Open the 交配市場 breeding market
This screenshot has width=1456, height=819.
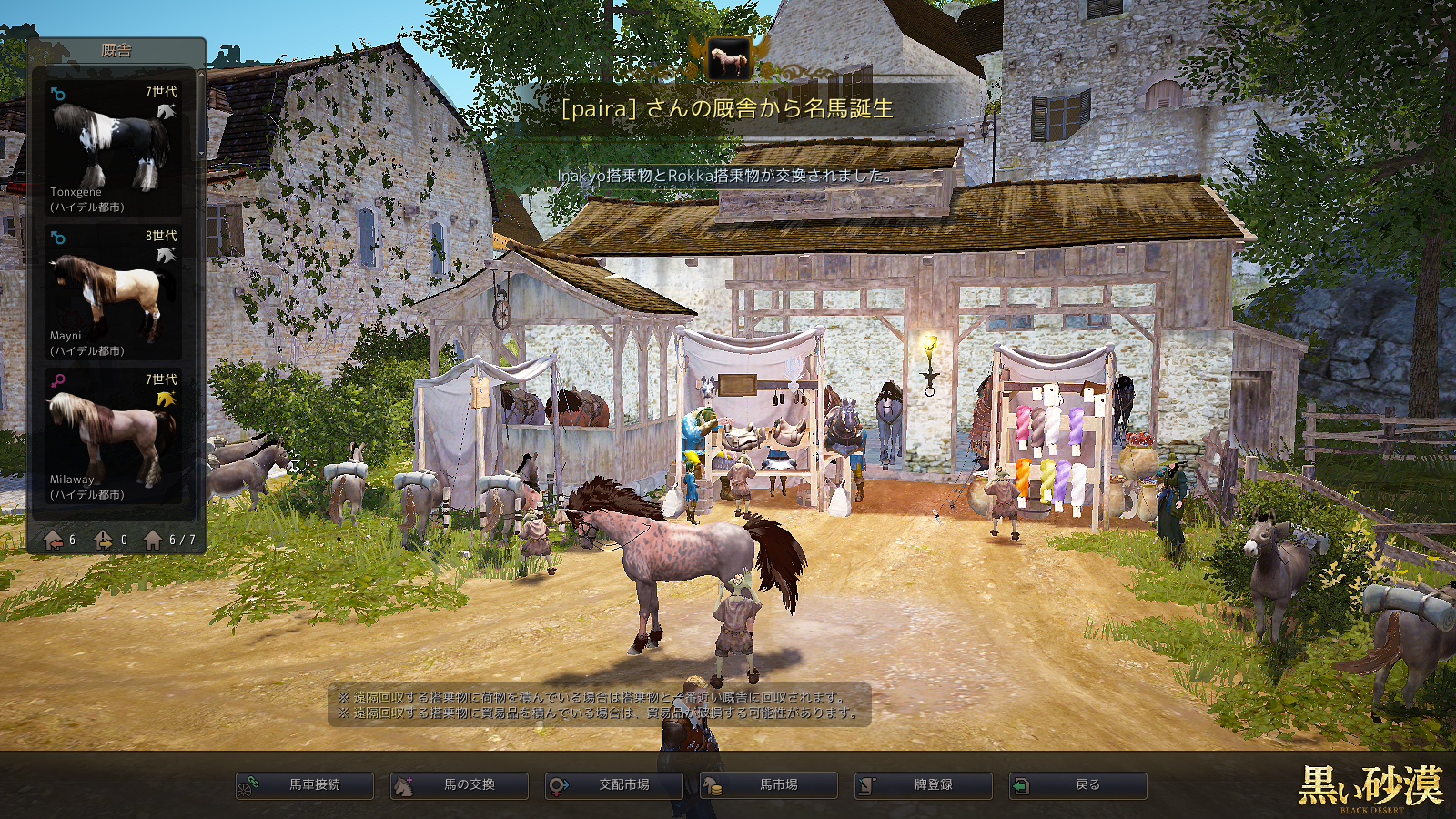(614, 785)
